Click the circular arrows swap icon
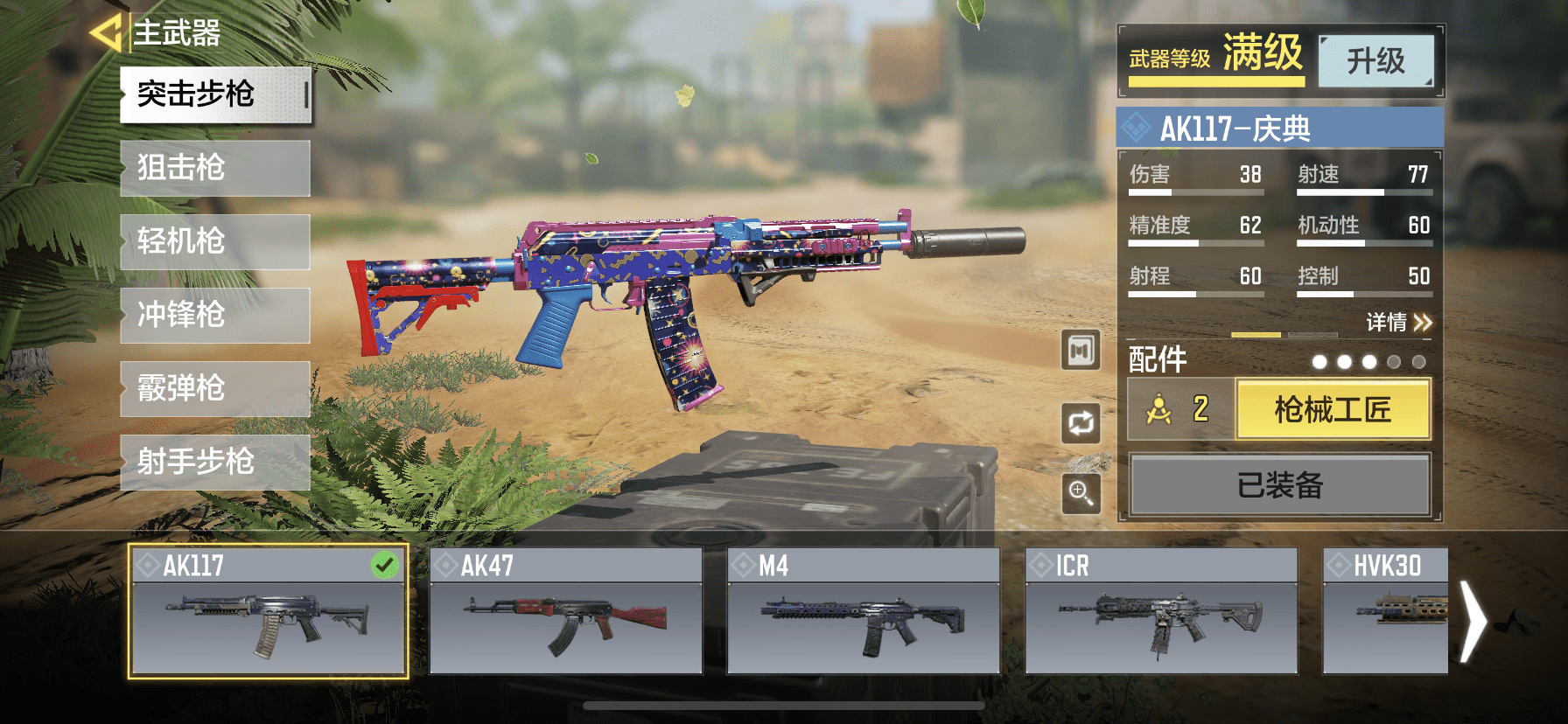 [1081, 423]
